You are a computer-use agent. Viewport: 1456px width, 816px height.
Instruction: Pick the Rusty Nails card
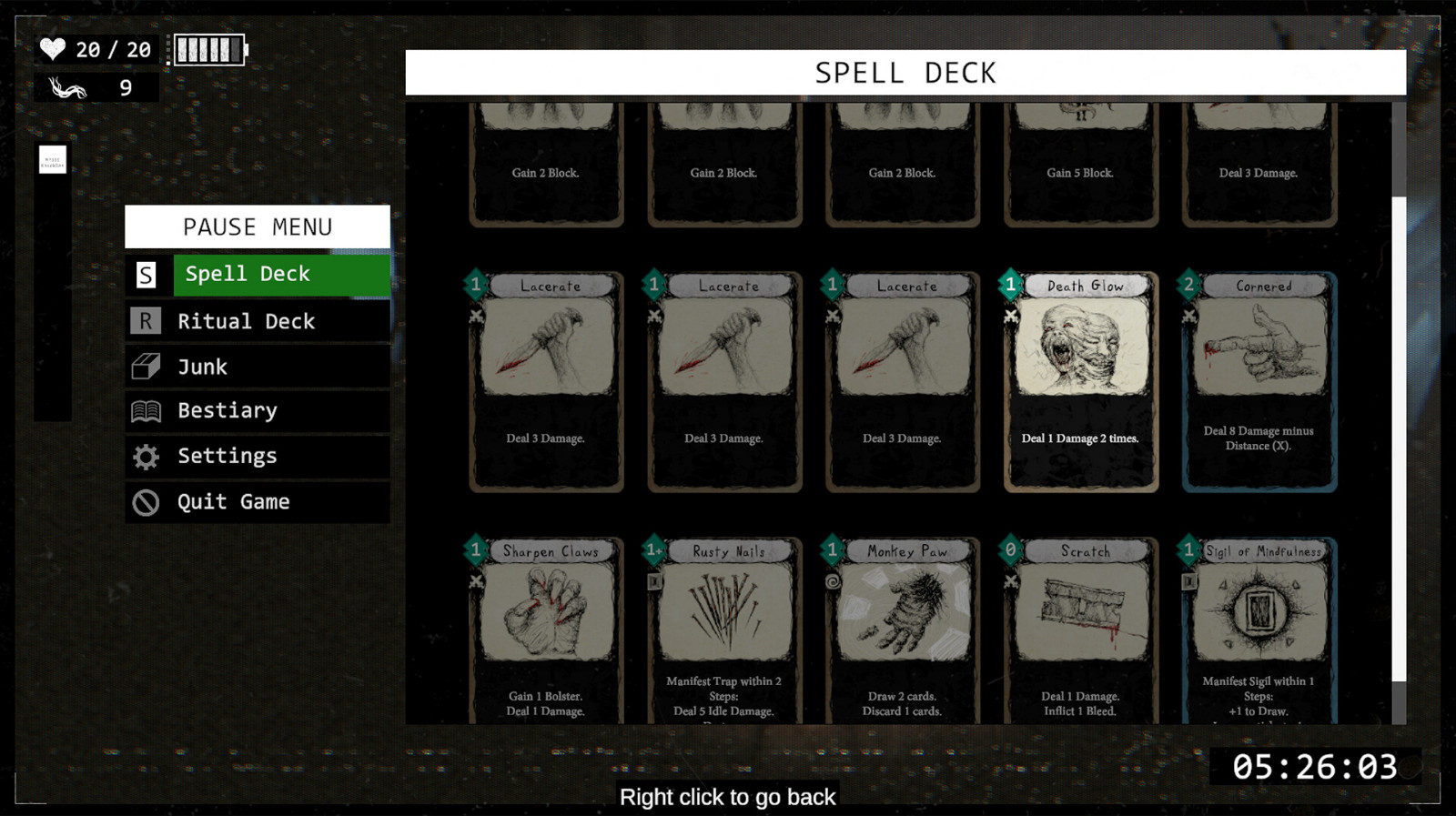coord(724,628)
